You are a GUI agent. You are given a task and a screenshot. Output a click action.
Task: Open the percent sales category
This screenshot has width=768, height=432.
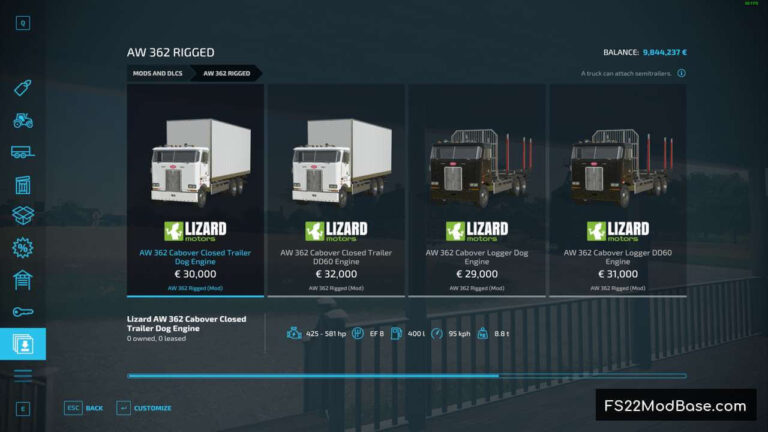(x=23, y=247)
